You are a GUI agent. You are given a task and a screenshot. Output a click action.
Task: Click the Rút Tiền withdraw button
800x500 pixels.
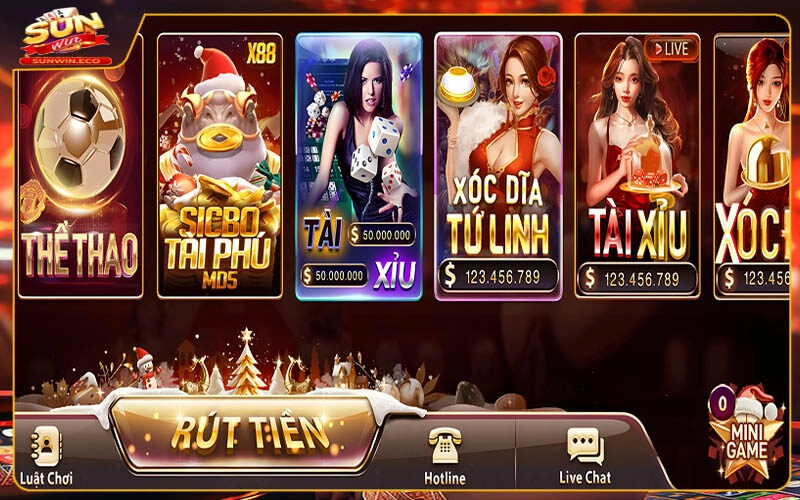click(x=250, y=432)
